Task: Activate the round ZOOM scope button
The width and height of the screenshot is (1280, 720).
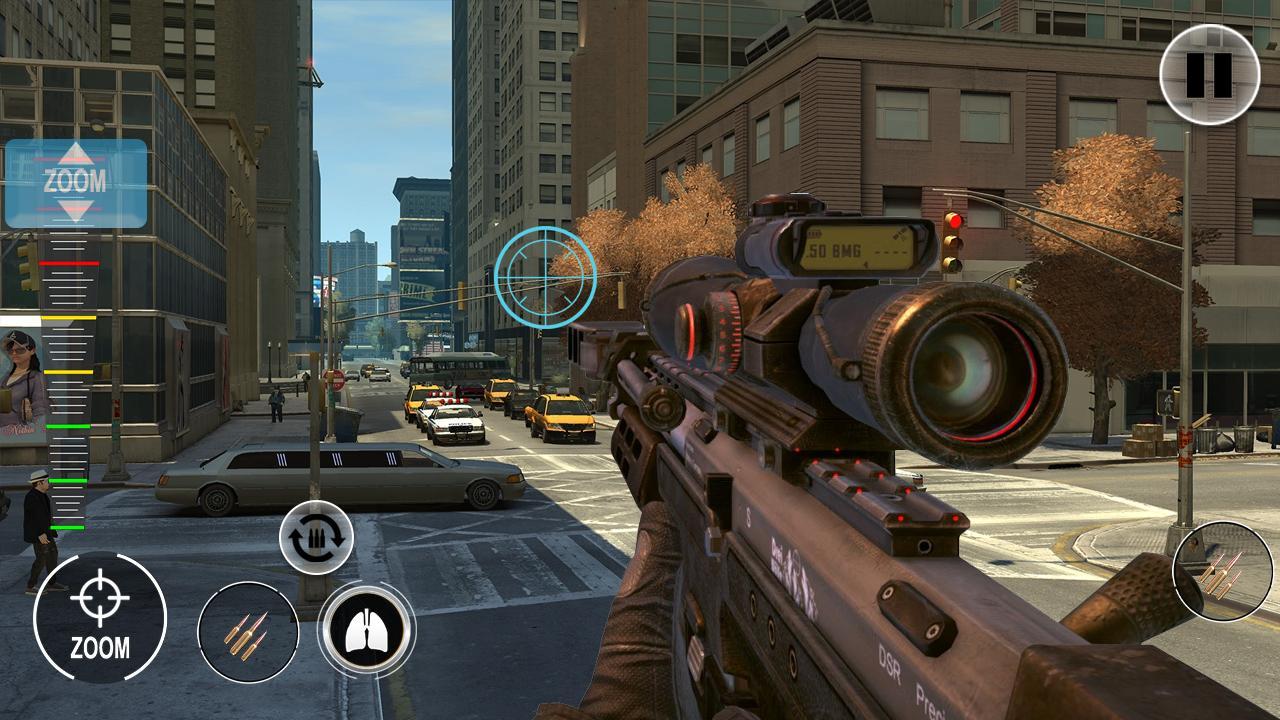Action: pos(99,617)
